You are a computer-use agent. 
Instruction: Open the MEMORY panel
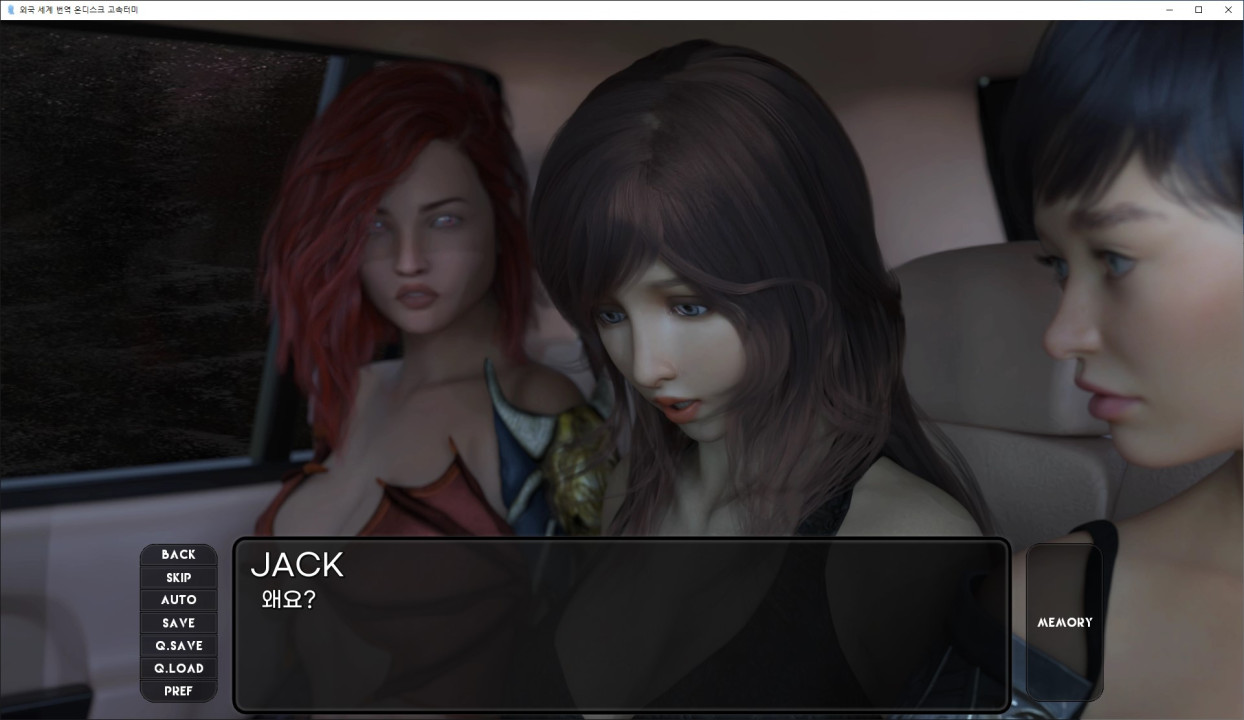(1064, 622)
